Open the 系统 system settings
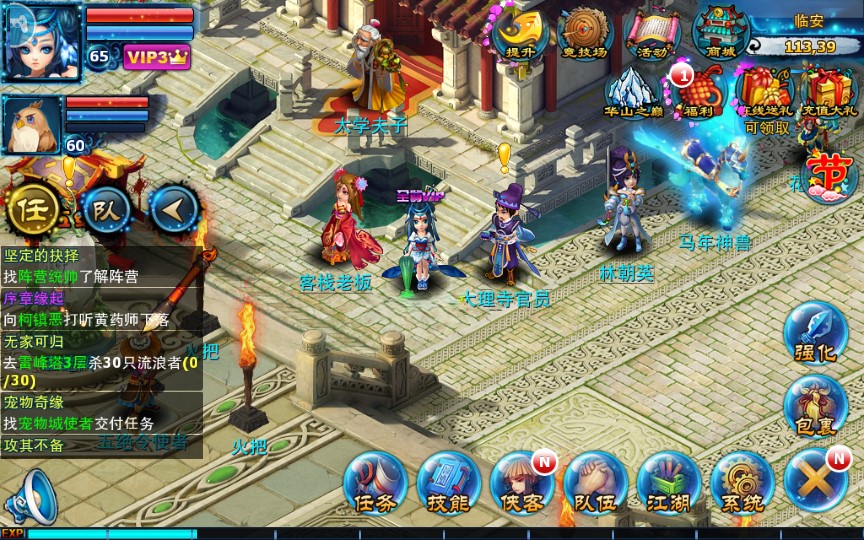 point(742,482)
